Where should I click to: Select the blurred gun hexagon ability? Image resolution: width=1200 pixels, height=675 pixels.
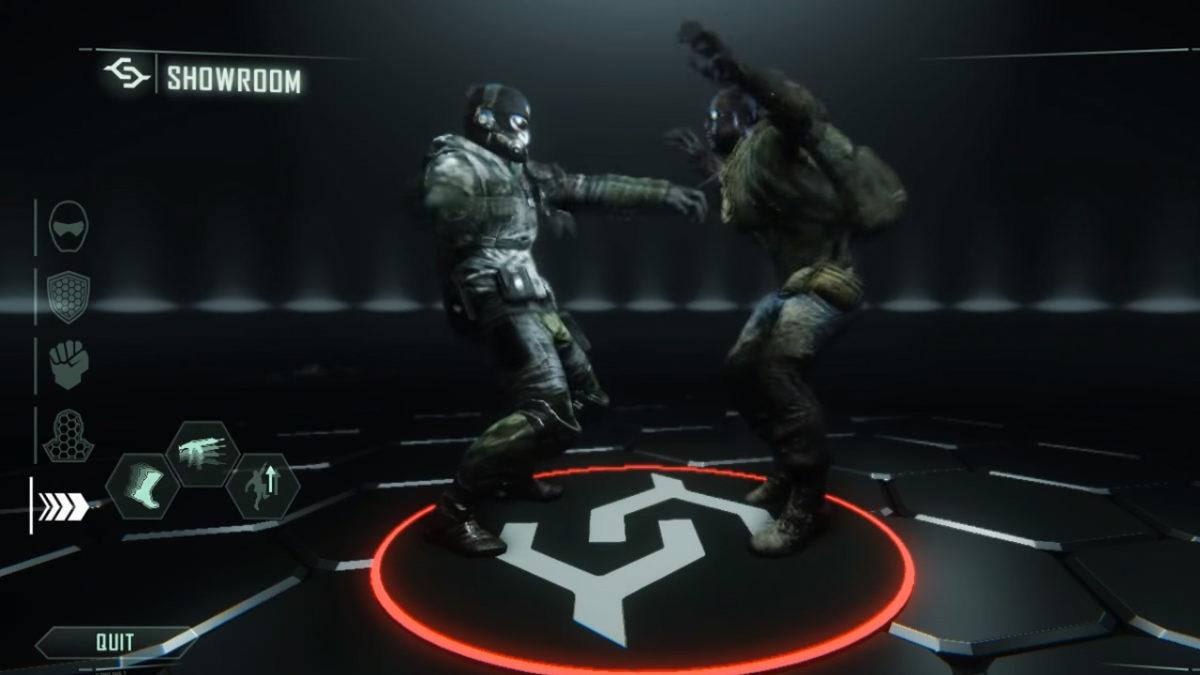[x=206, y=453]
